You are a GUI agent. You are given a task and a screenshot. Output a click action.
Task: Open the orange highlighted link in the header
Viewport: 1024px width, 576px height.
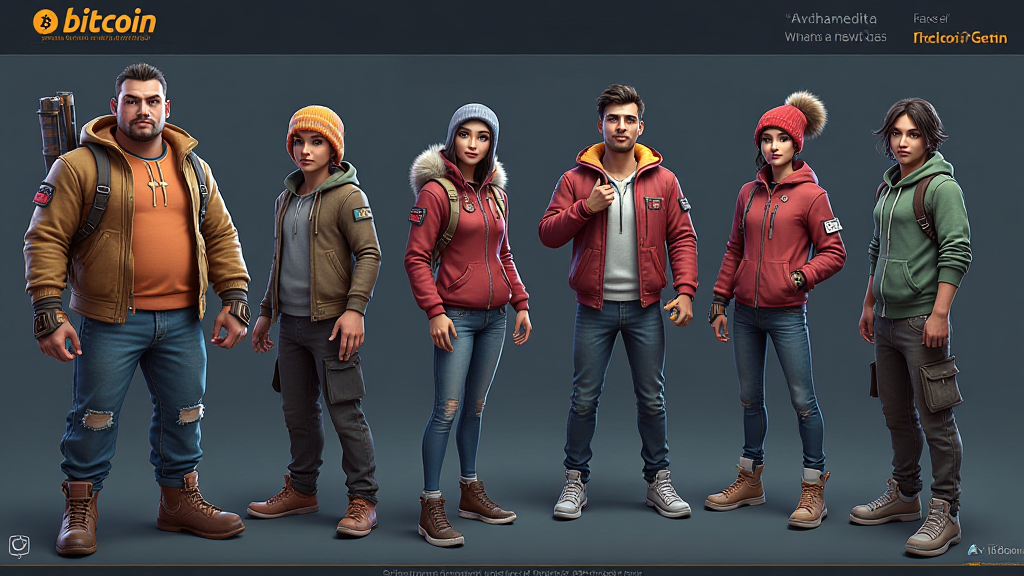click(959, 37)
